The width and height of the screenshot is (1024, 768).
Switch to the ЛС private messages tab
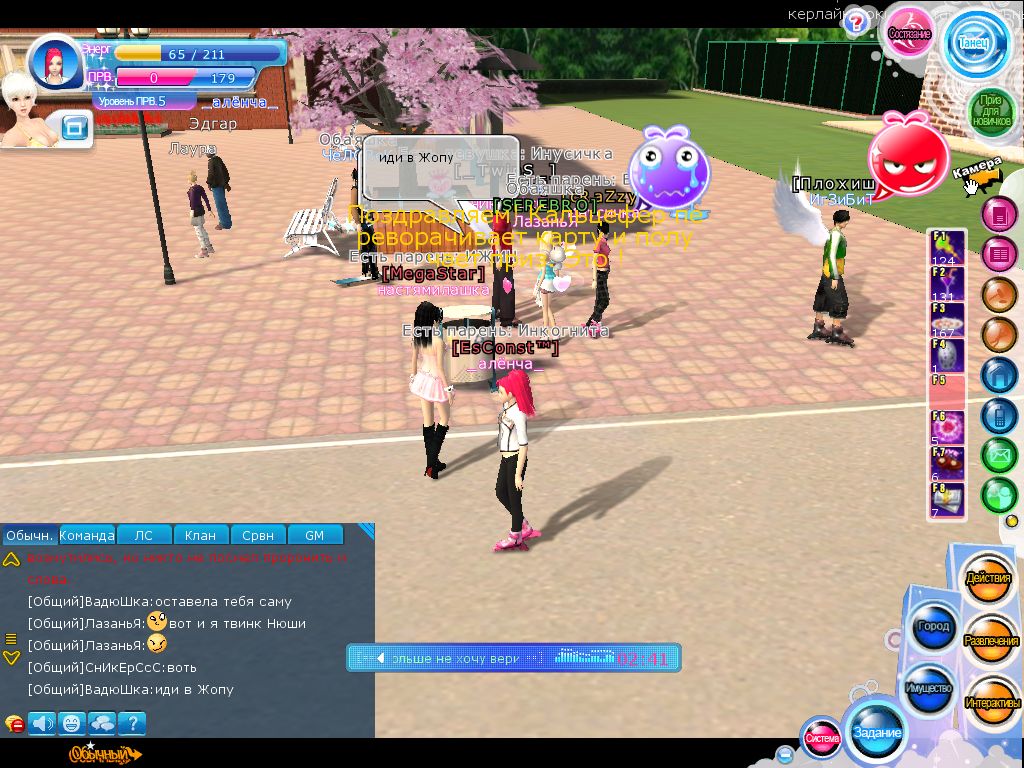144,535
